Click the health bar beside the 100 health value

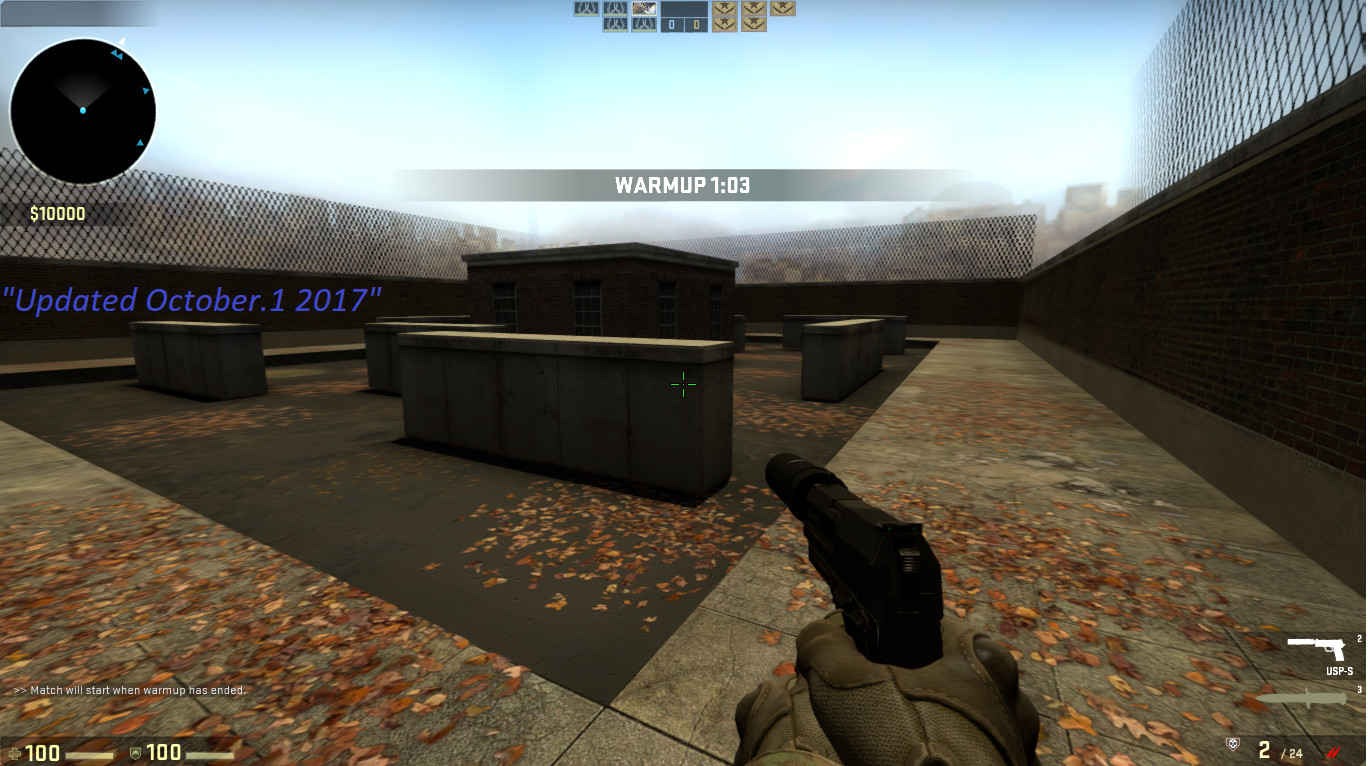[x=87, y=754]
